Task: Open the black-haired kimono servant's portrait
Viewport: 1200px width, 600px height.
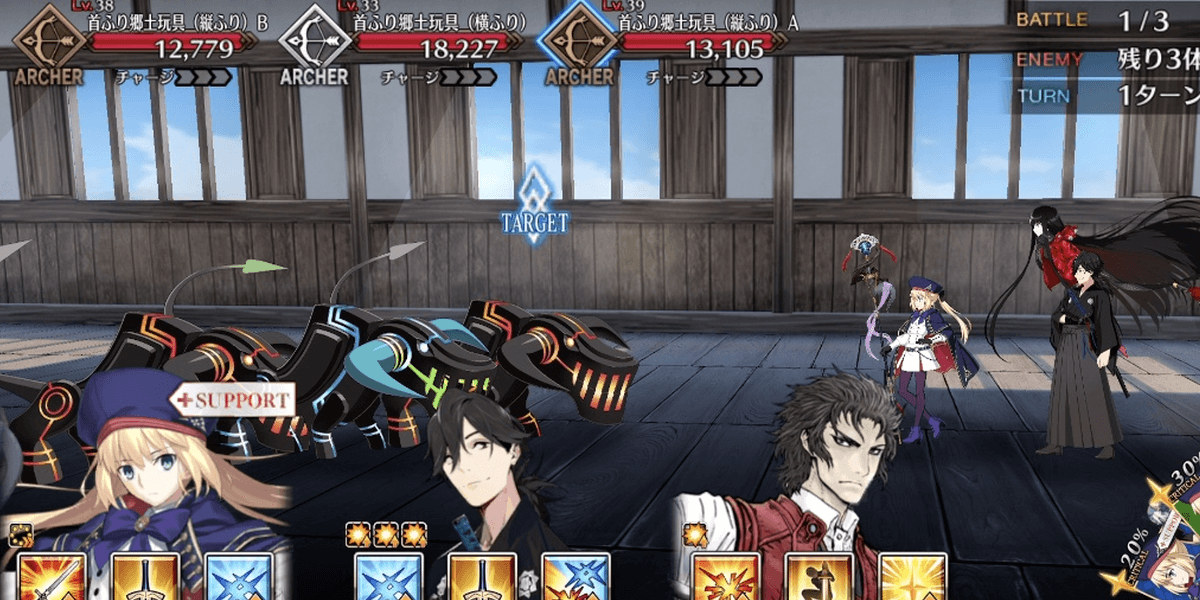Action: coord(480,460)
